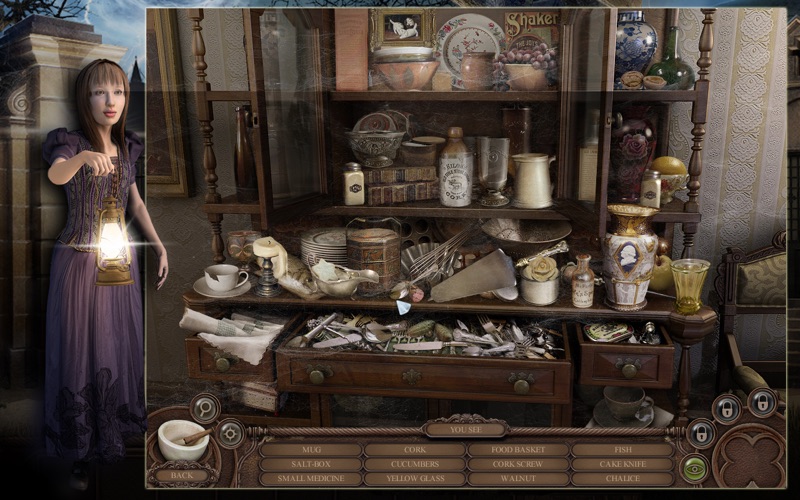Open the magnifying glass tool
Screen dimensions: 800x500
coord(205,407)
